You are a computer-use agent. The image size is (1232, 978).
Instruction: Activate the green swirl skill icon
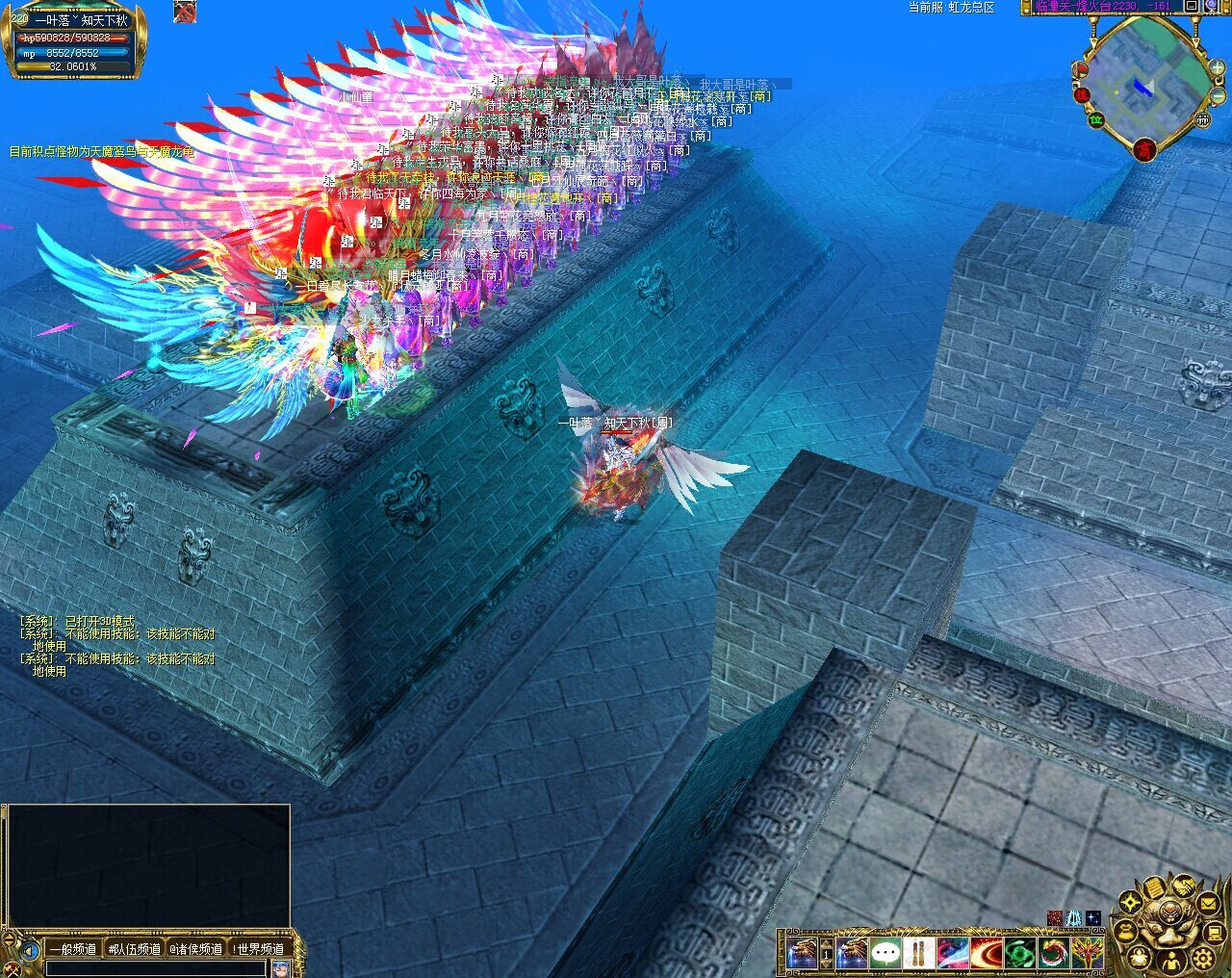coord(1019,953)
